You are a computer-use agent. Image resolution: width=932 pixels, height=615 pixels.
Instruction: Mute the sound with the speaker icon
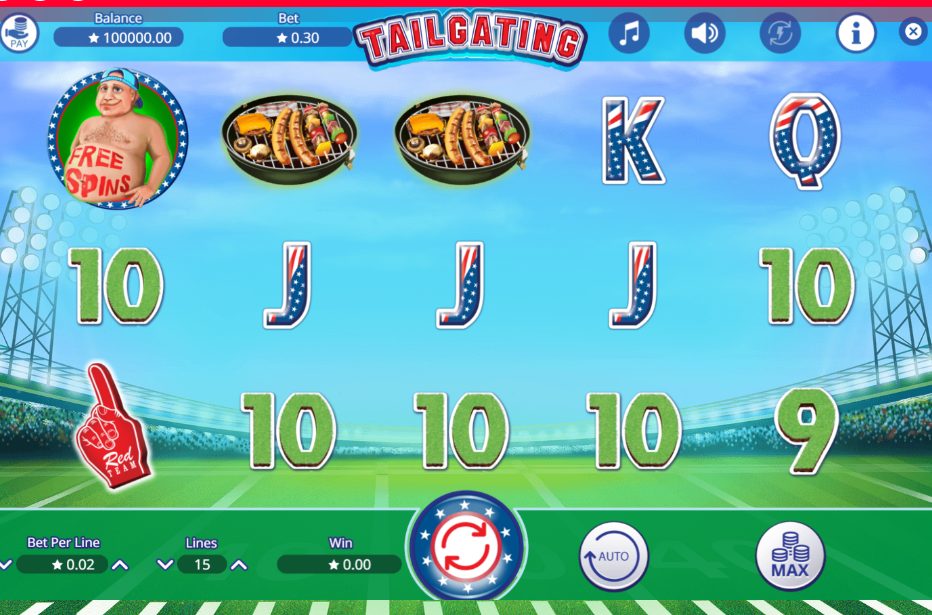(704, 34)
